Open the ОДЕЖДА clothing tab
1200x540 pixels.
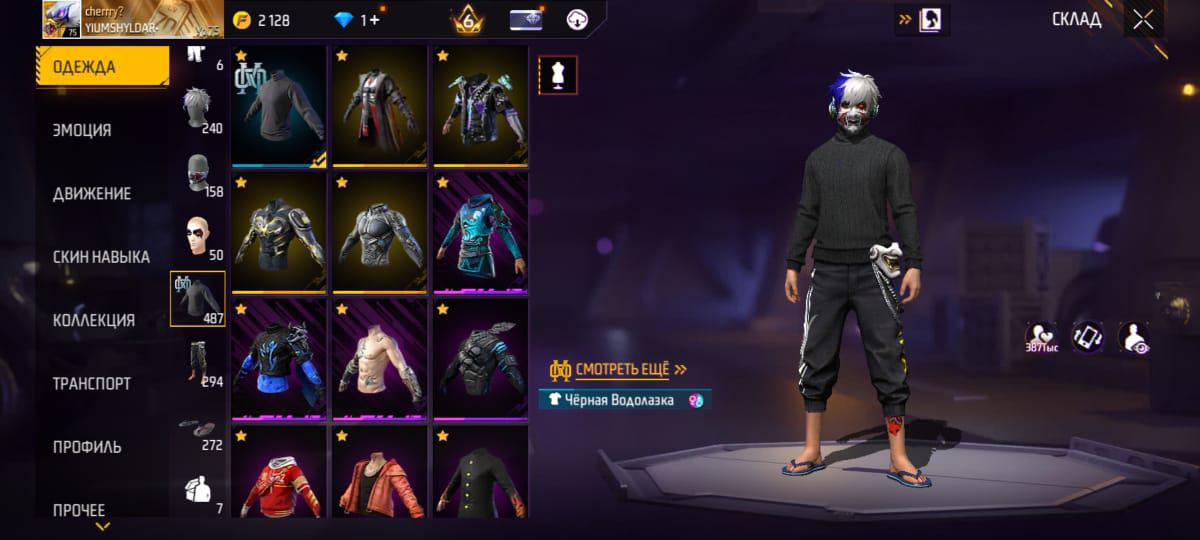click(x=102, y=68)
